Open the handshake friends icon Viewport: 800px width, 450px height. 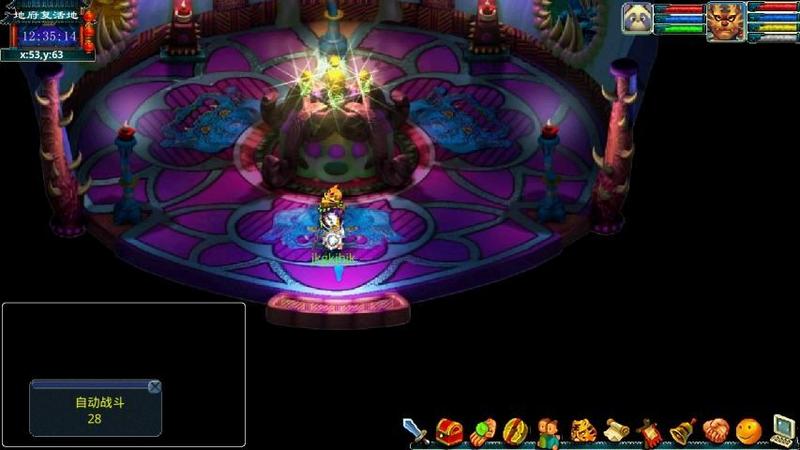point(714,431)
